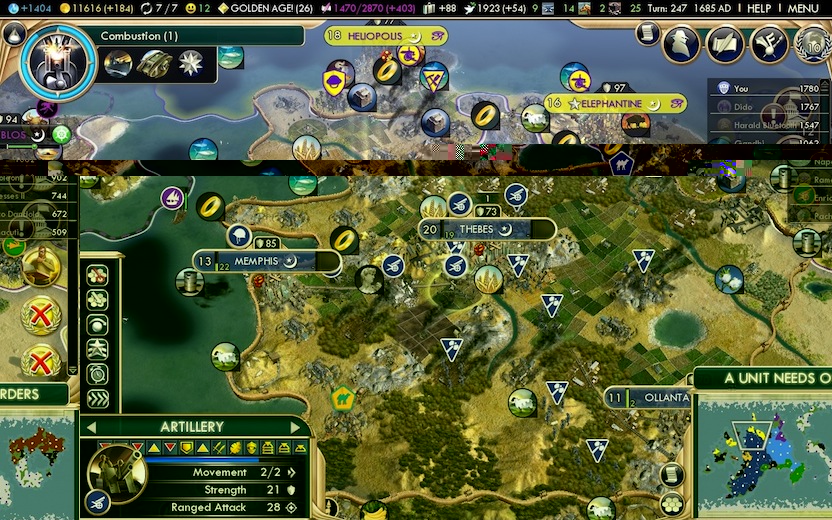832x520 pixels.
Task: Cycle to next unit with right arrow
Action: [x=296, y=427]
